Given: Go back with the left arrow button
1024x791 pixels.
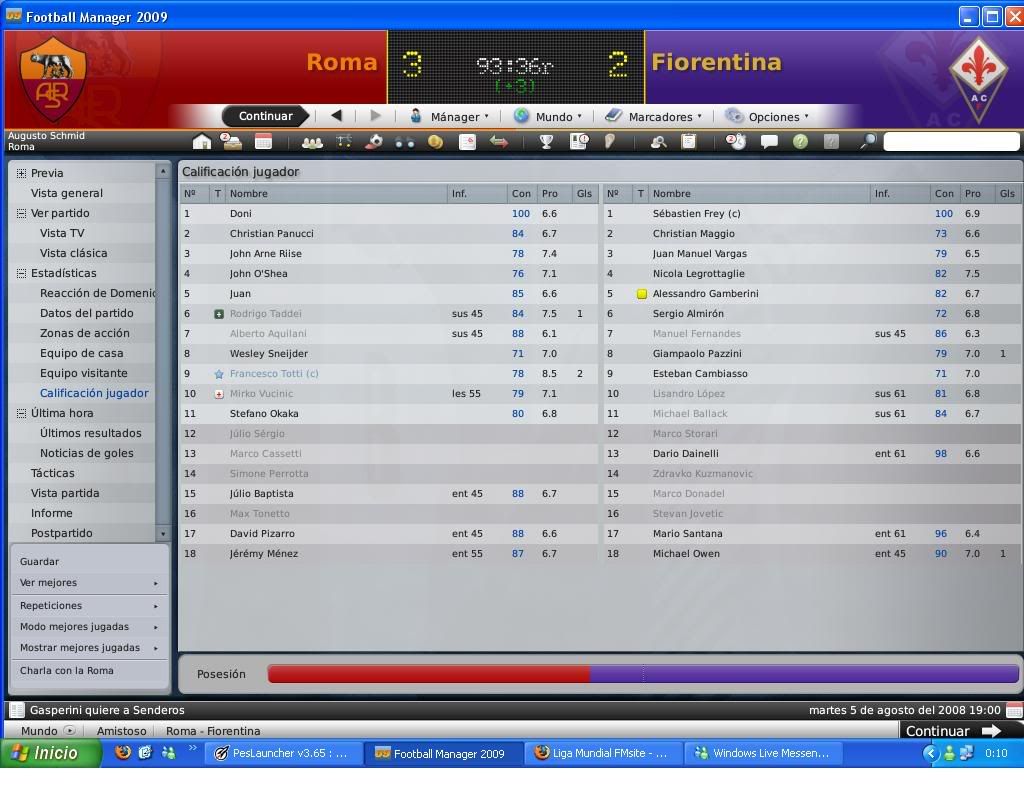Looking at the screenshot, I should pos(336,116).
